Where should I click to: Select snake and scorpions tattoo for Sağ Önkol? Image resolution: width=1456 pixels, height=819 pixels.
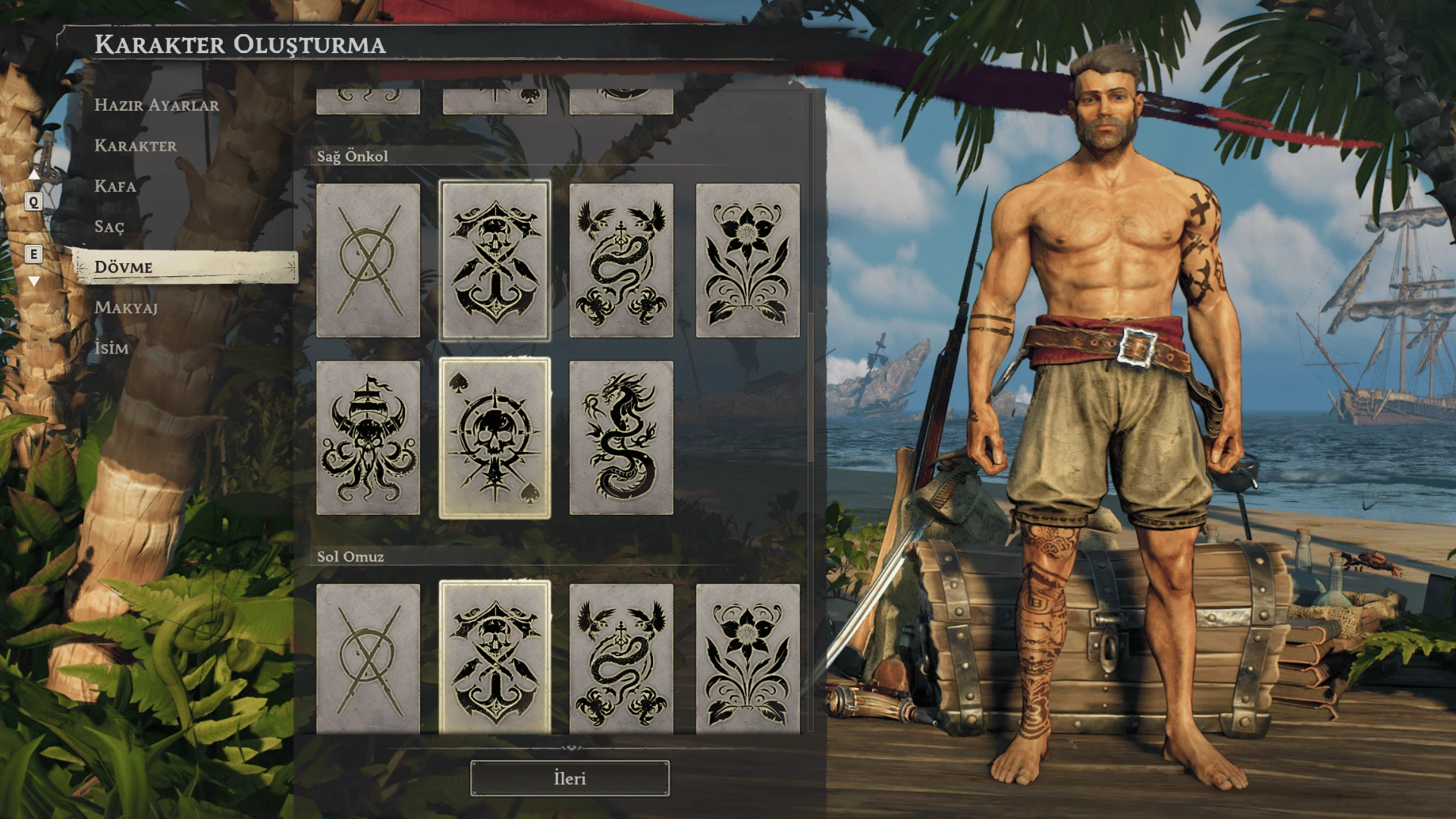tap(621, 261)
